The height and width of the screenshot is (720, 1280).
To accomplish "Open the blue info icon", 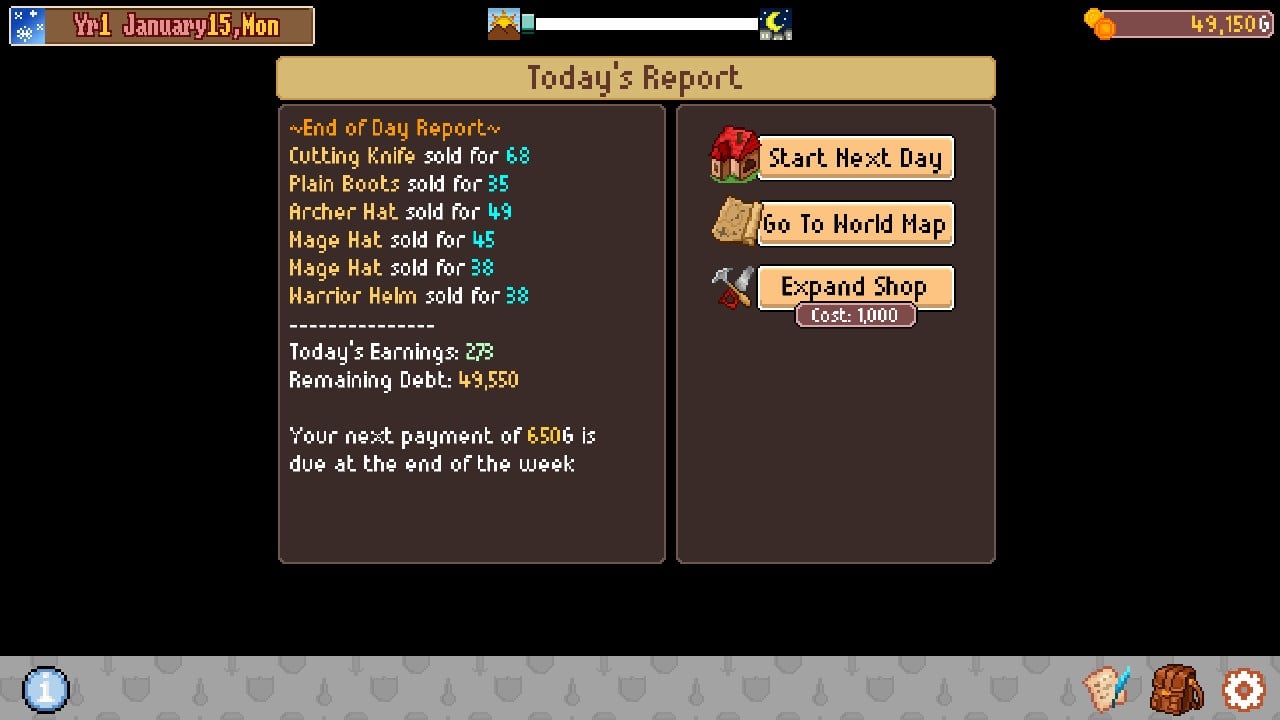I will (46, 689).
